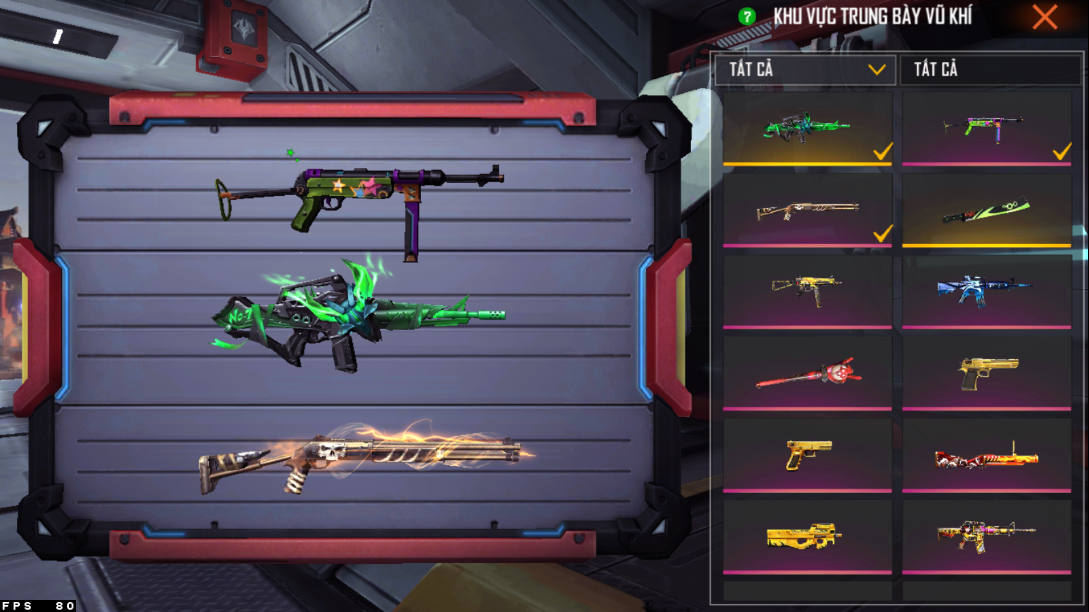The width and height of the screenshot is (1089, 612).
Task: Close the weapon display area screen
Action: pos(1045,17)
